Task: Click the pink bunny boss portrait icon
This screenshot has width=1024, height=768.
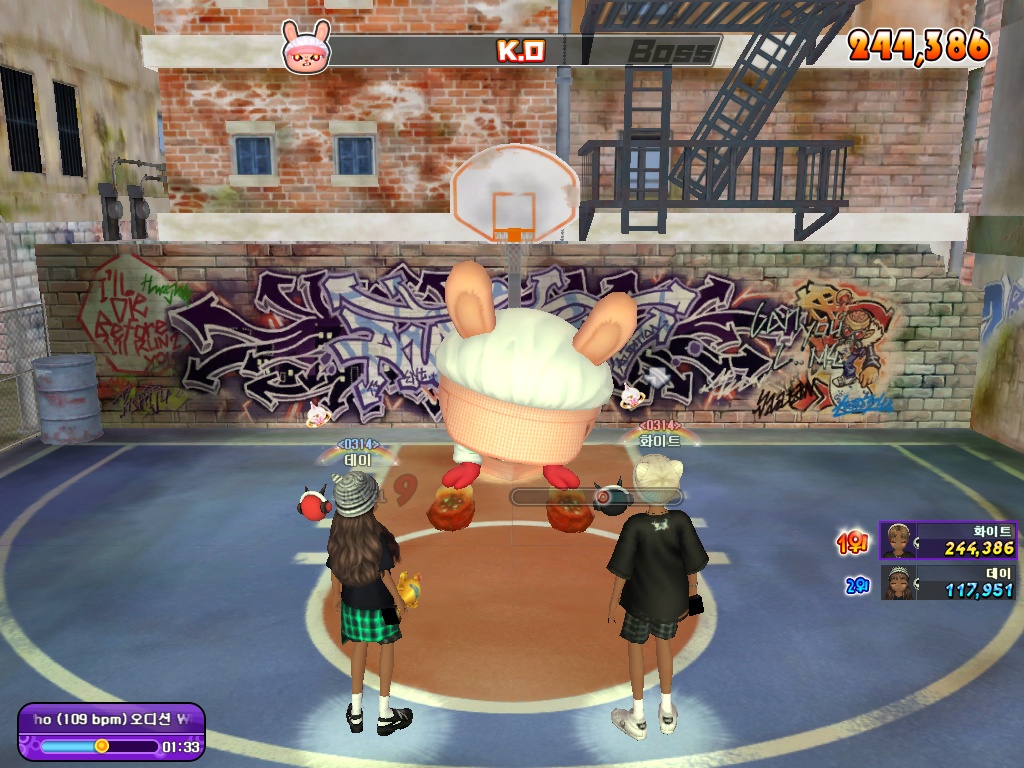Action: click(x=304, y=48)
